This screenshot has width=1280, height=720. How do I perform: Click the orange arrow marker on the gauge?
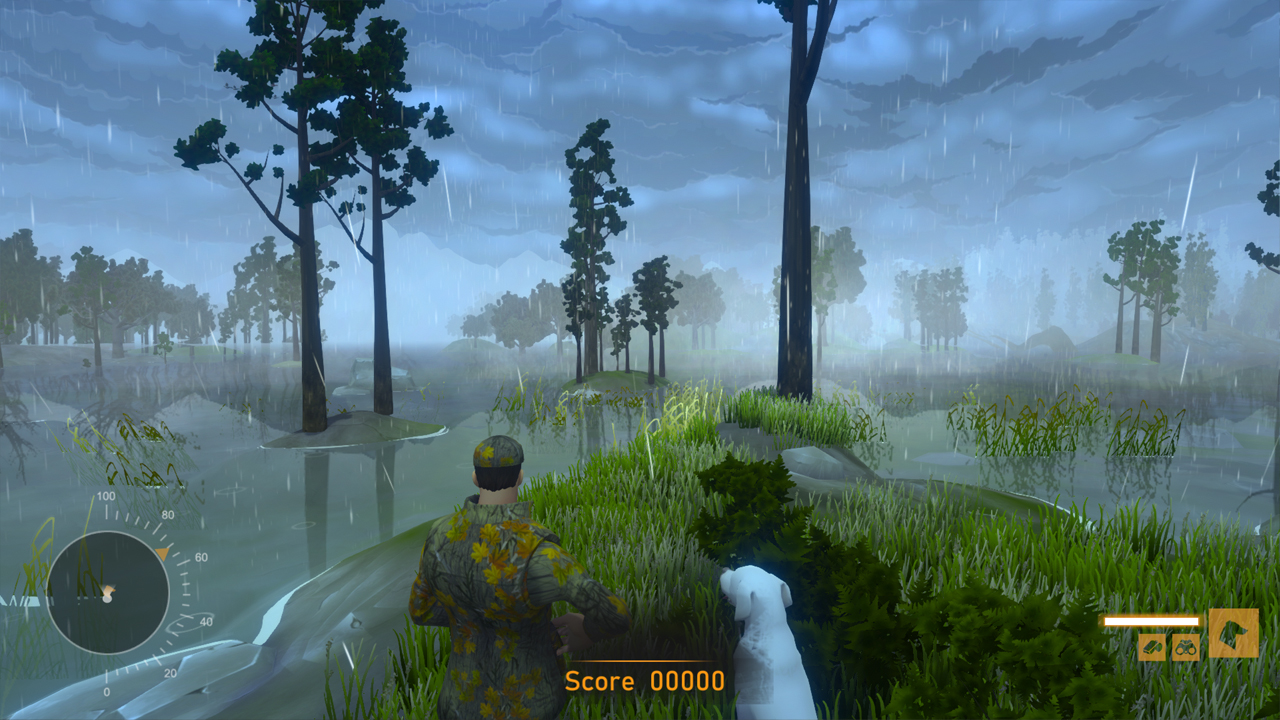pyautogui.click(x=163, y=552)
